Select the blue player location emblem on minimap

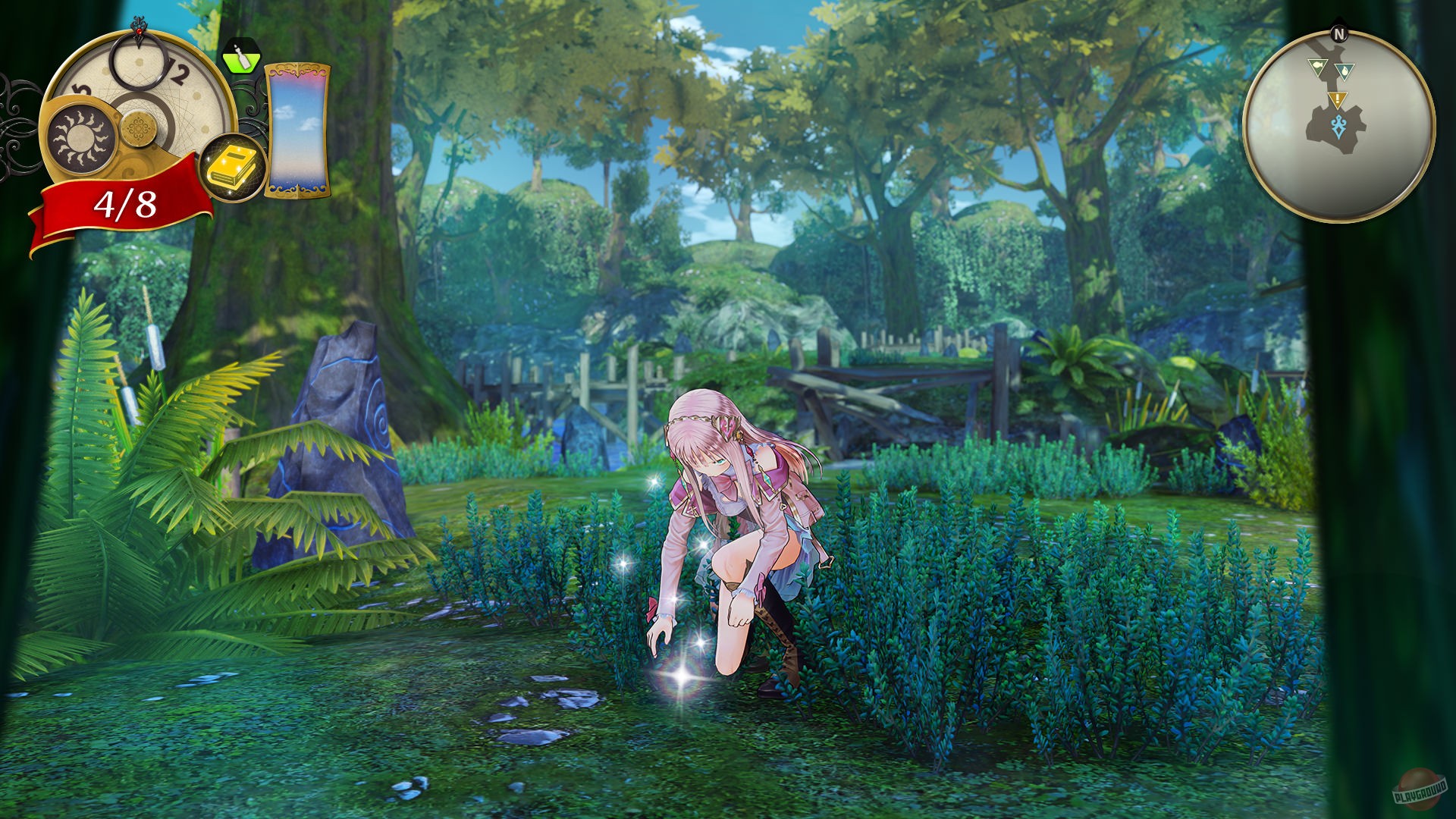coord(1338,127)
